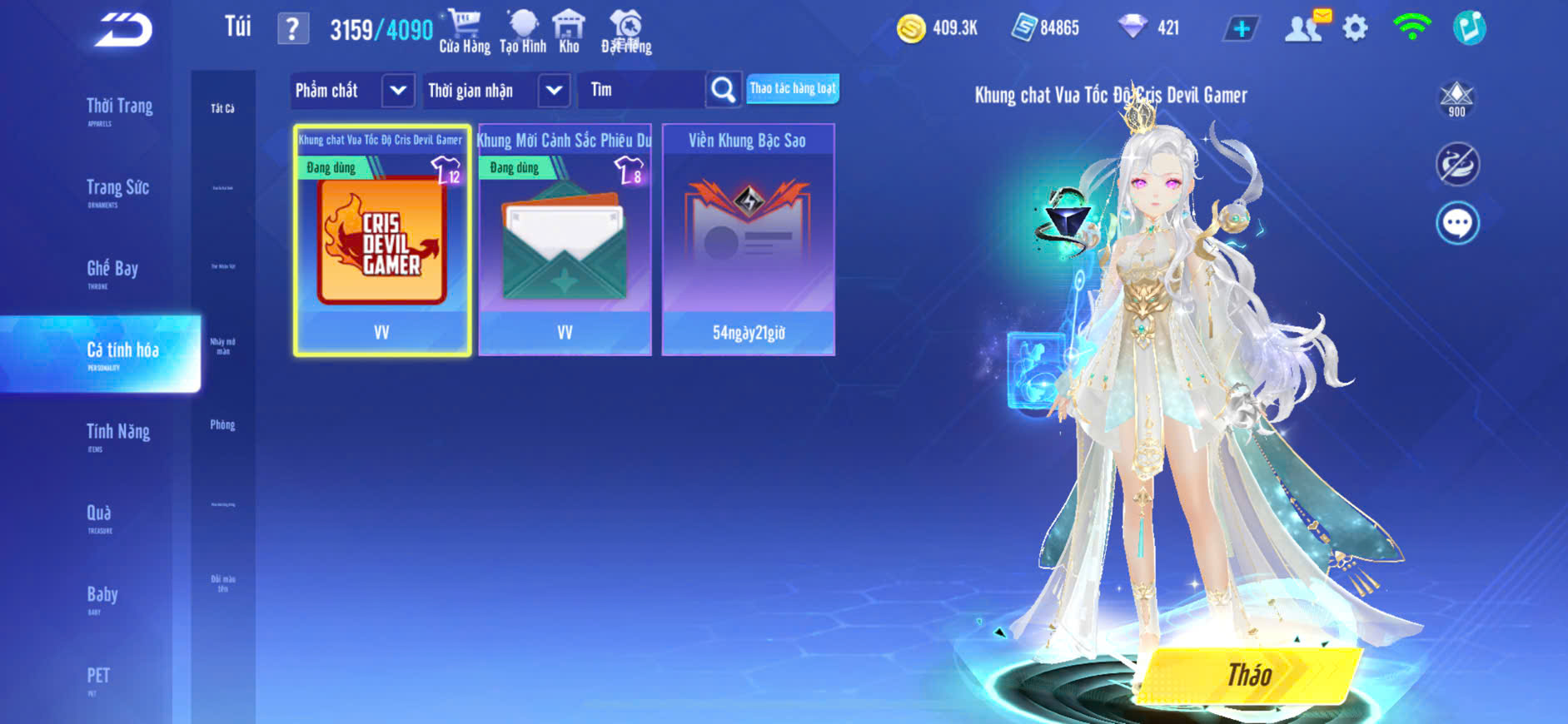Open the Kho storage icon
Screen dimensions: 1568x724
click(569, 31)
